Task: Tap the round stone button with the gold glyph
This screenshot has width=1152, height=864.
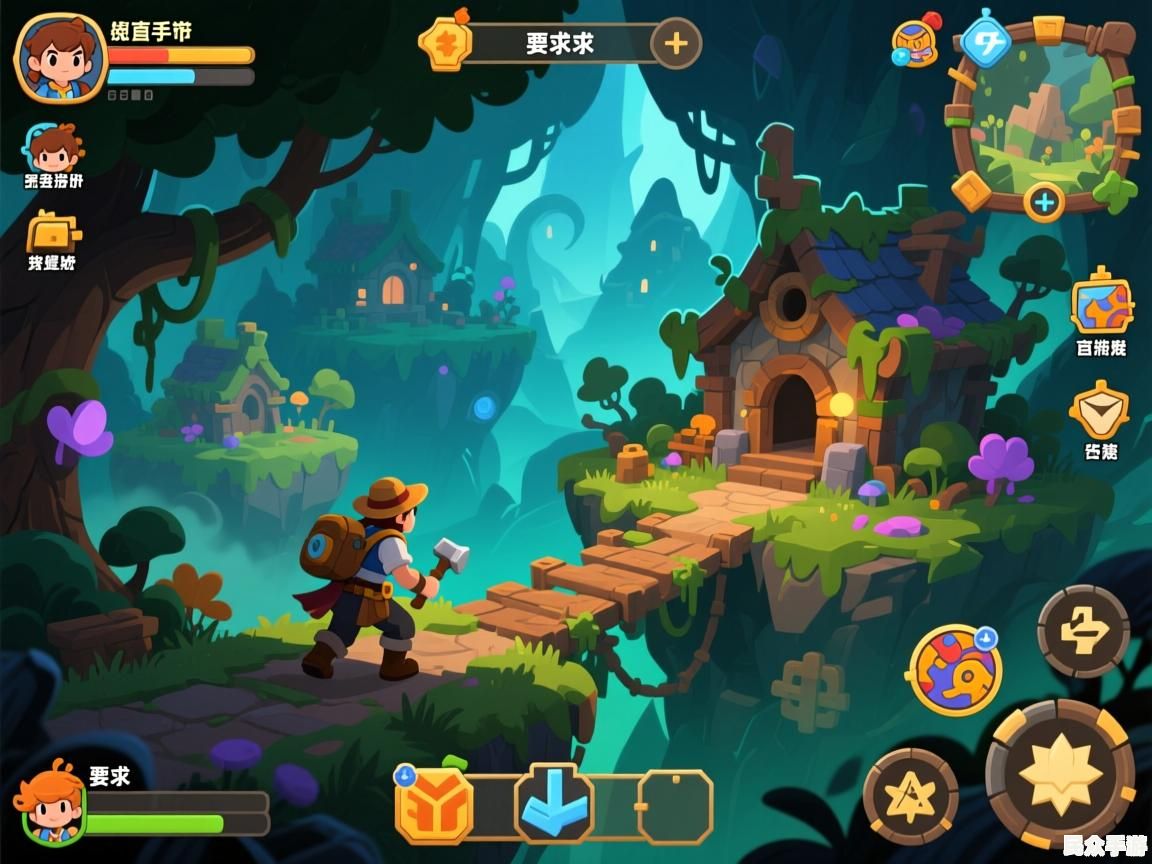Action: [1083, 632]
